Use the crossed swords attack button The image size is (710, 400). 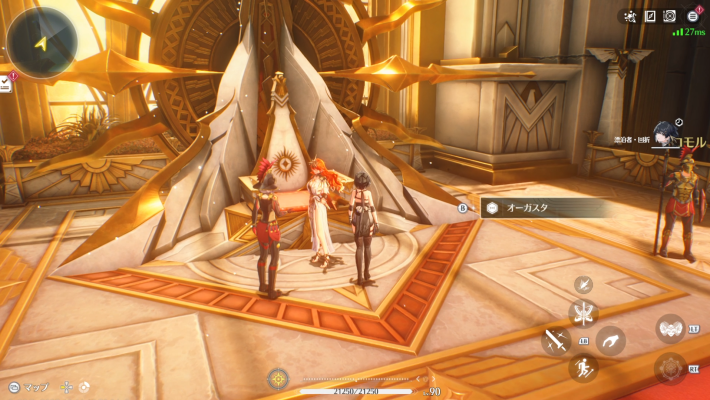pyautogui.click(x=556, y=341)
